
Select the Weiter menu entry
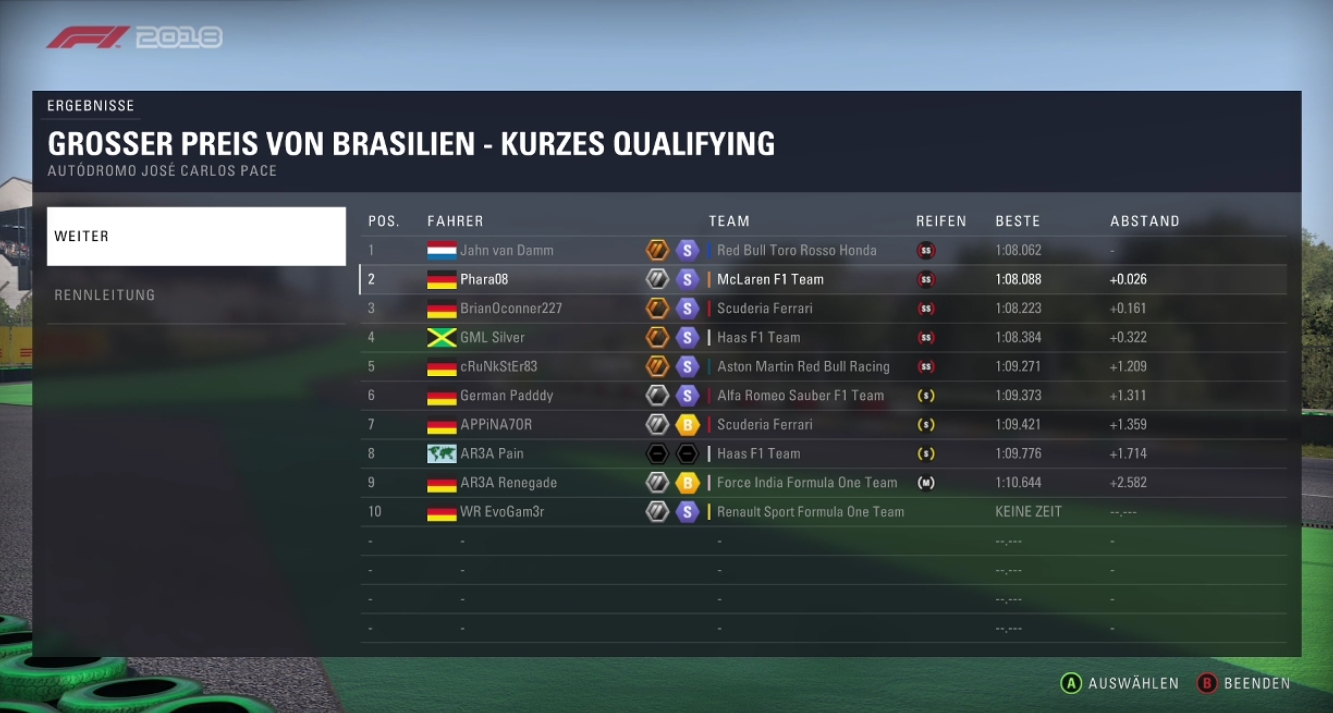(x=196, y=237)
